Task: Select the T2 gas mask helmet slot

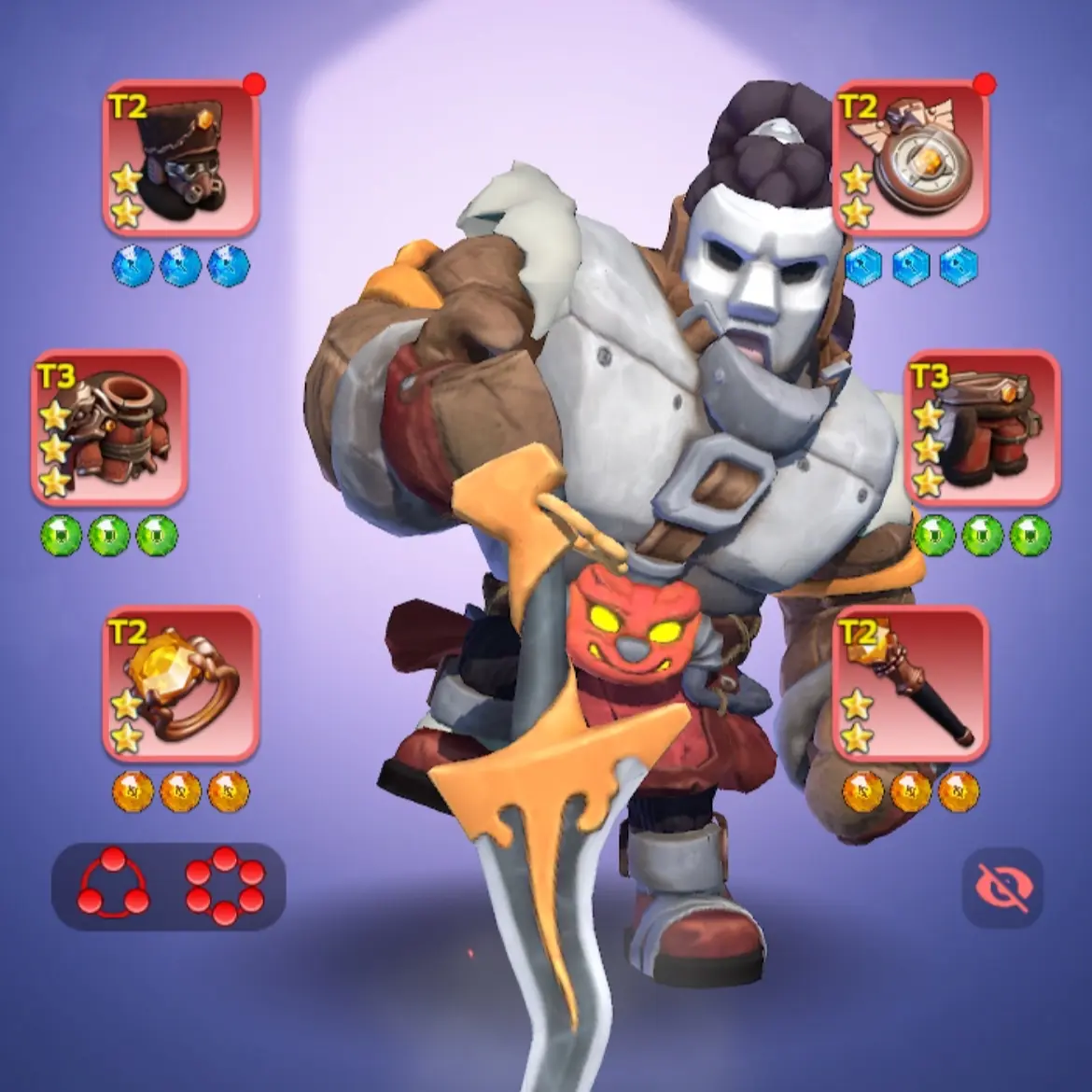Action: coord(181,158)
